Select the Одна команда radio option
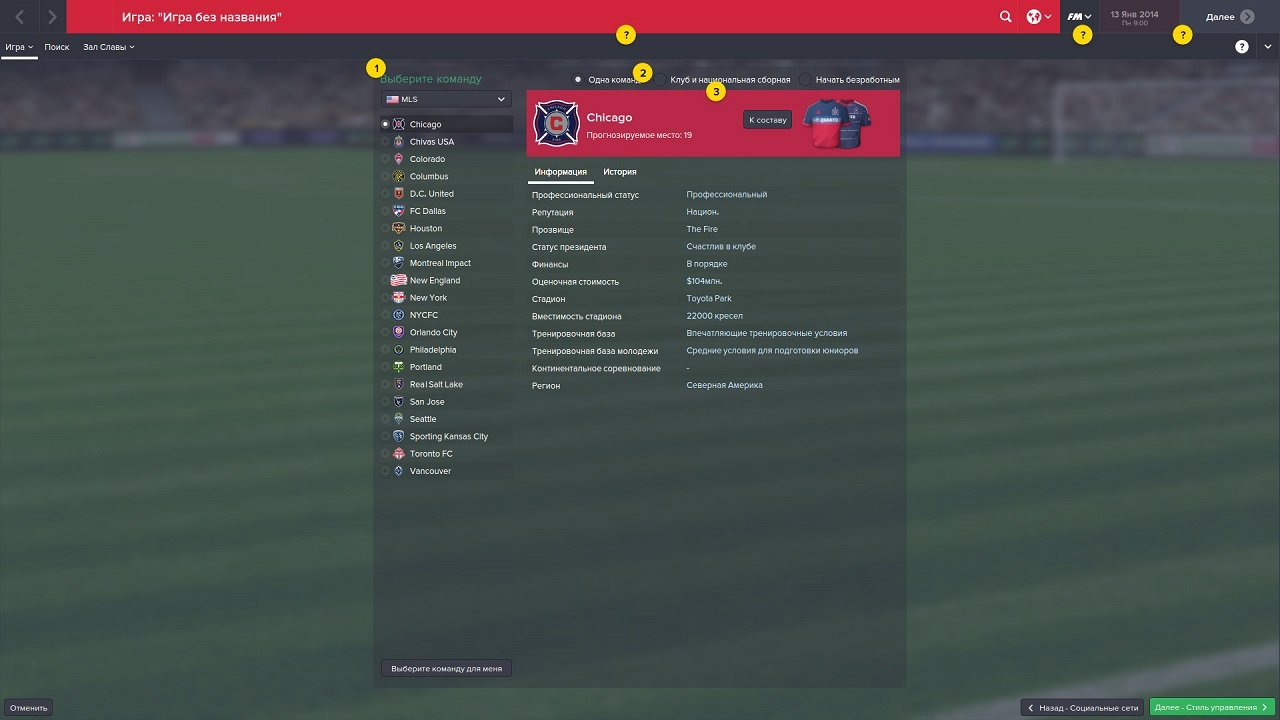The image size is (1280, 720). pyautogui.click(x=577, y=79)
